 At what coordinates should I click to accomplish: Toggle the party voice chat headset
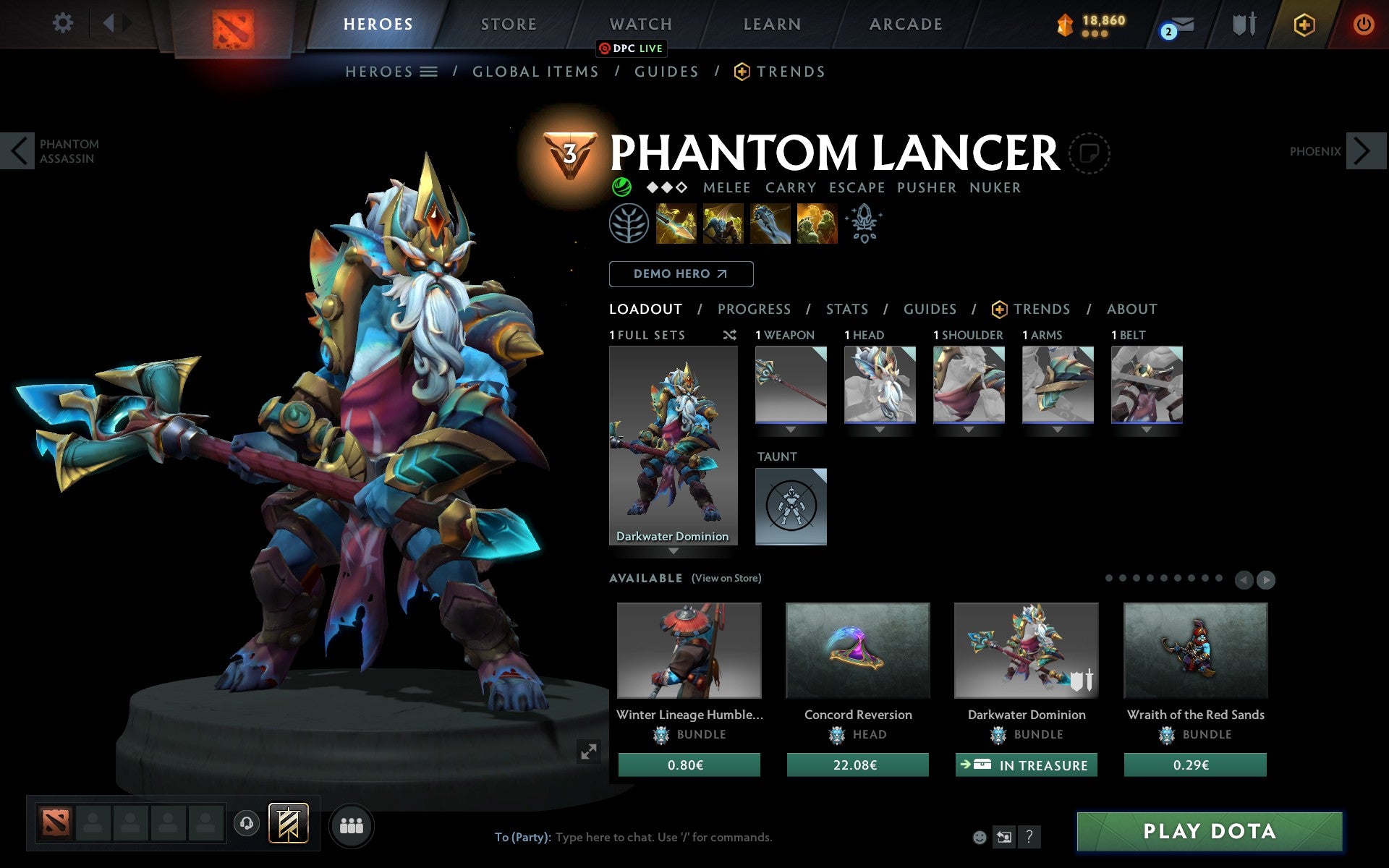[x=246, y=822]
